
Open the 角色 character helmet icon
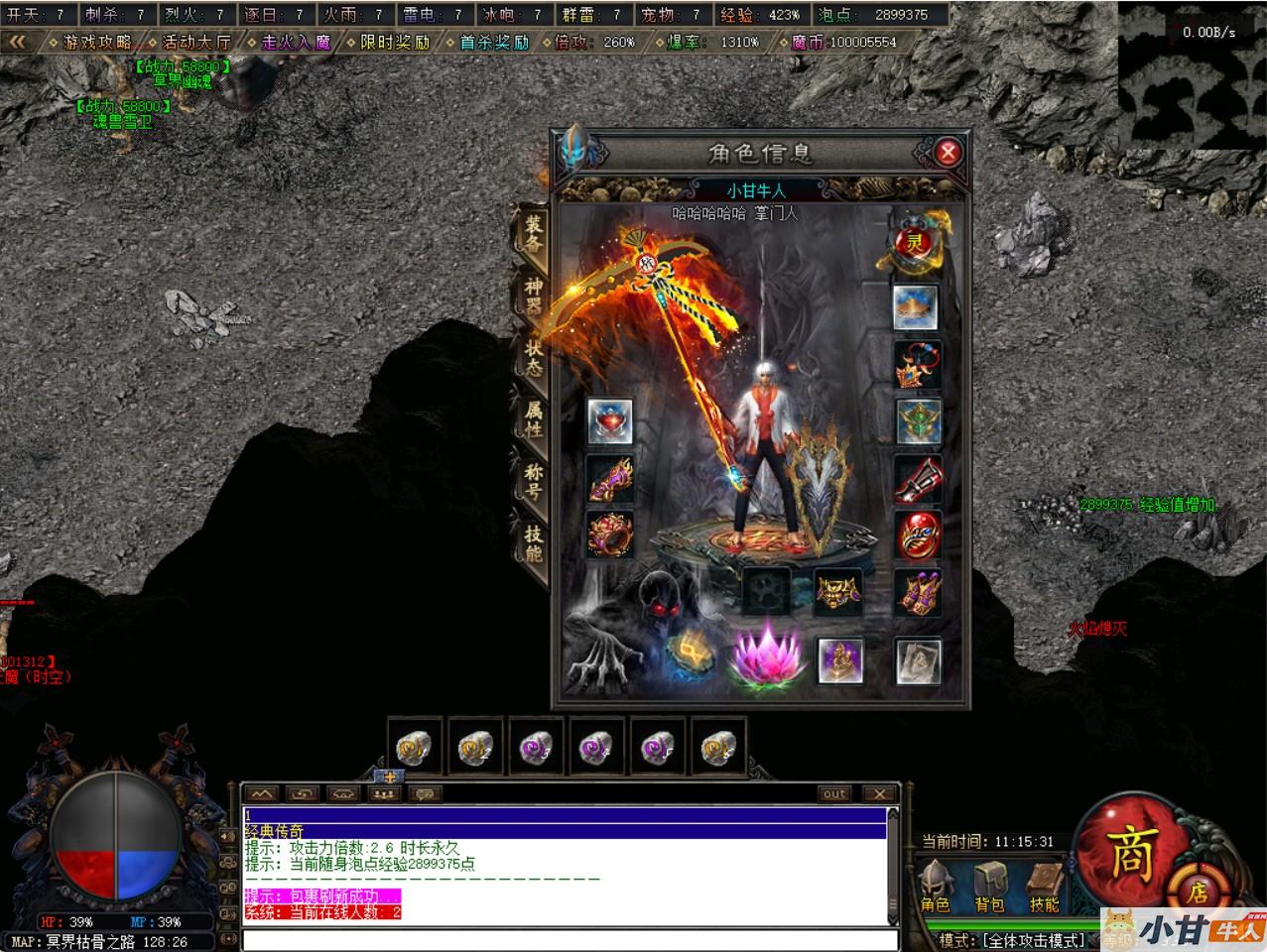935,886
